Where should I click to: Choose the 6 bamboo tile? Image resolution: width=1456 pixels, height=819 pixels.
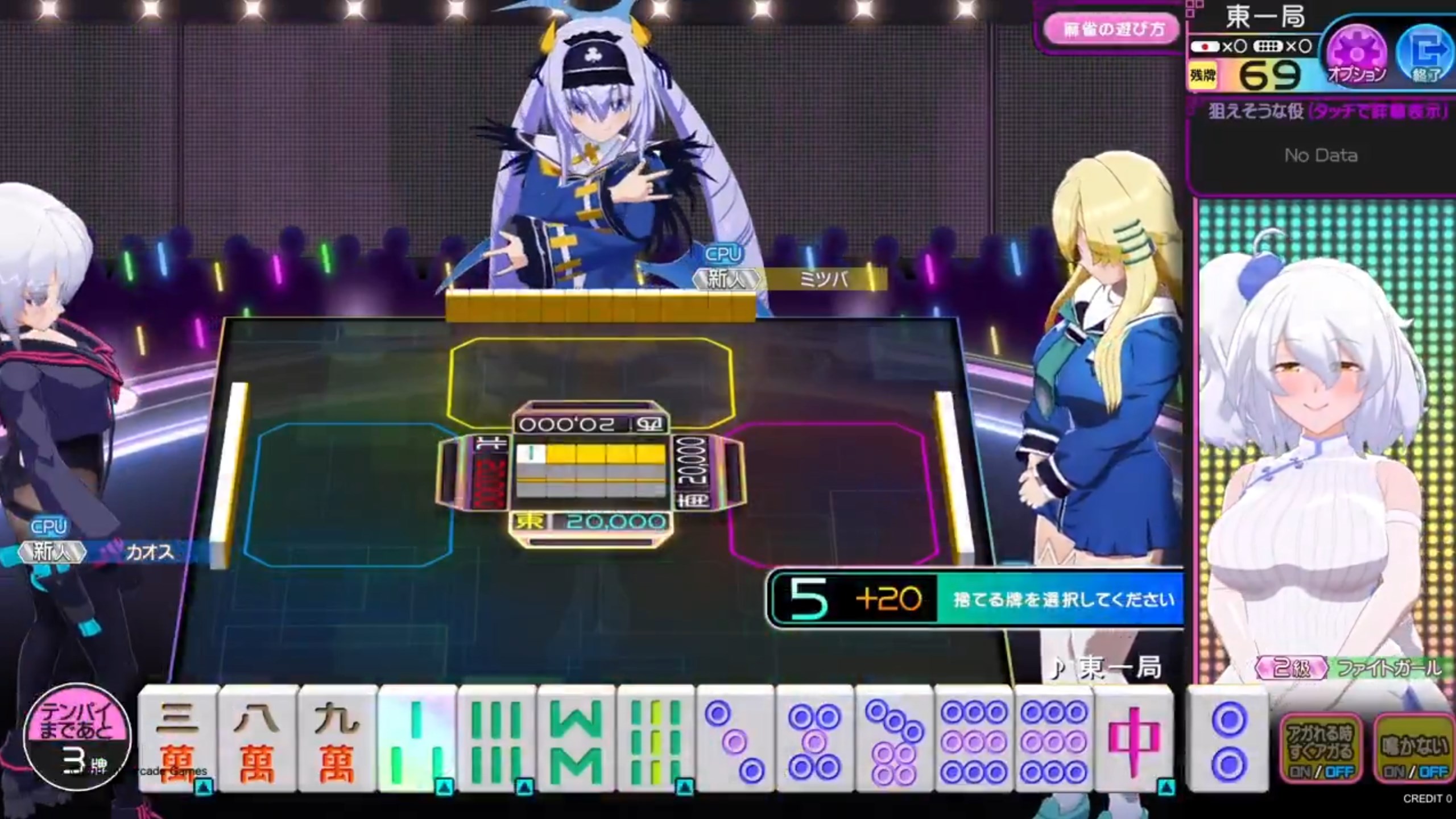pos(496,739)
